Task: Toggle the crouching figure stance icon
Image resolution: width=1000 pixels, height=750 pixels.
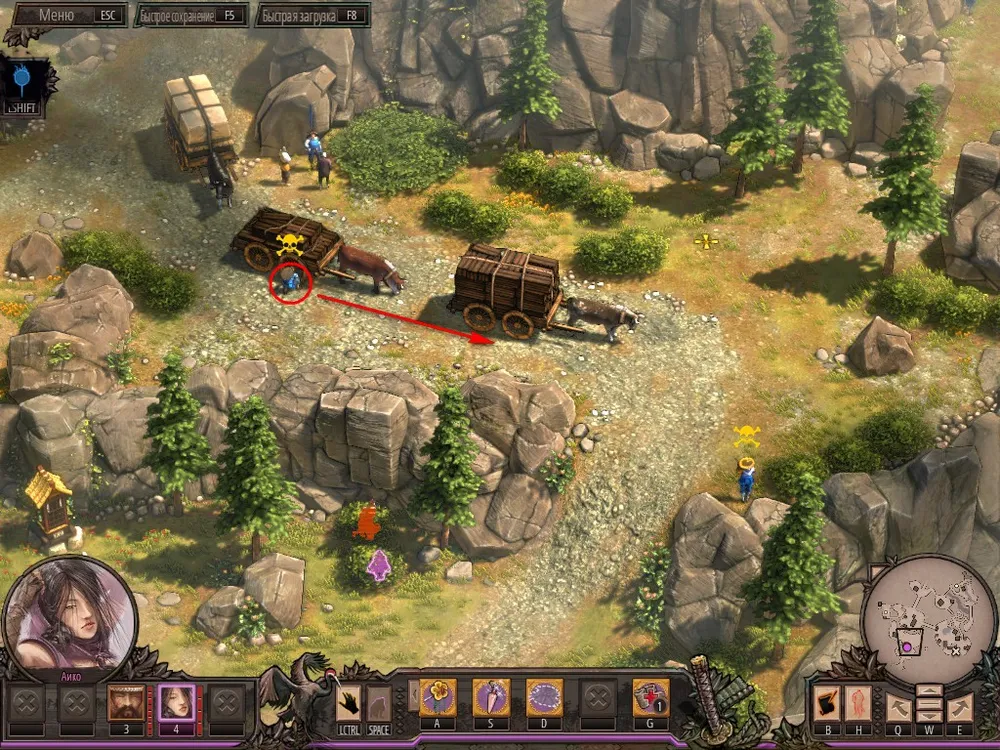Action: pos(378,702)
